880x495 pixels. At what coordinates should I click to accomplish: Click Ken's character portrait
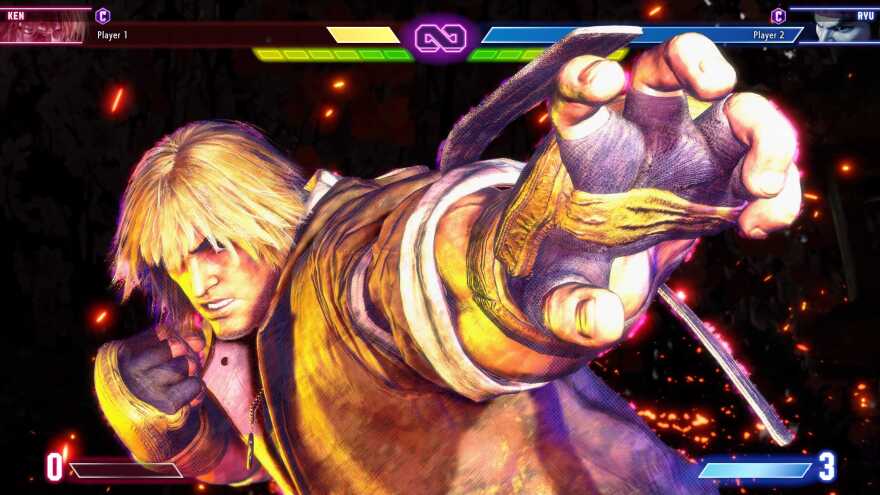pyautogui.click(x=44, y=26)
